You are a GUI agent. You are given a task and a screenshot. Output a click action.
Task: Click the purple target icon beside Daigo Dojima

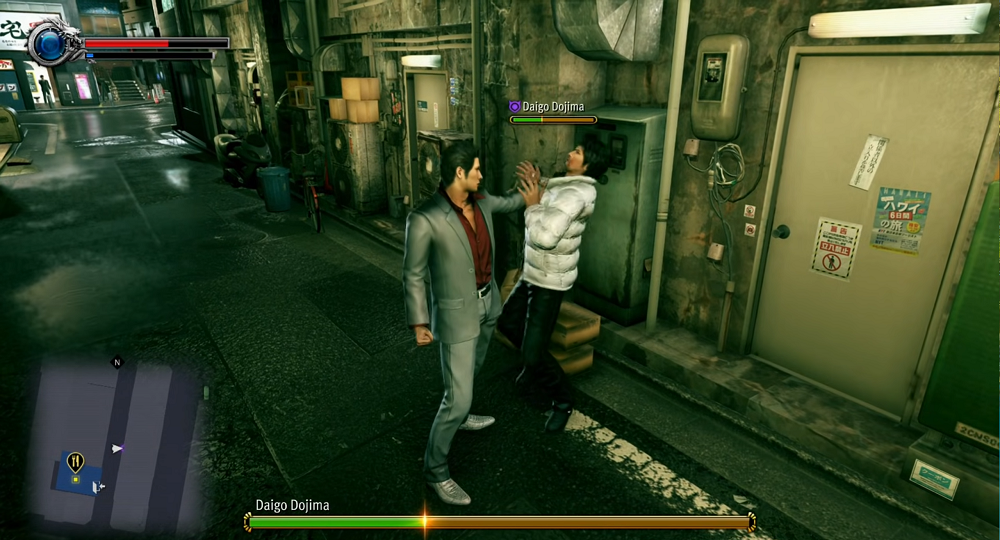point(515,106)
